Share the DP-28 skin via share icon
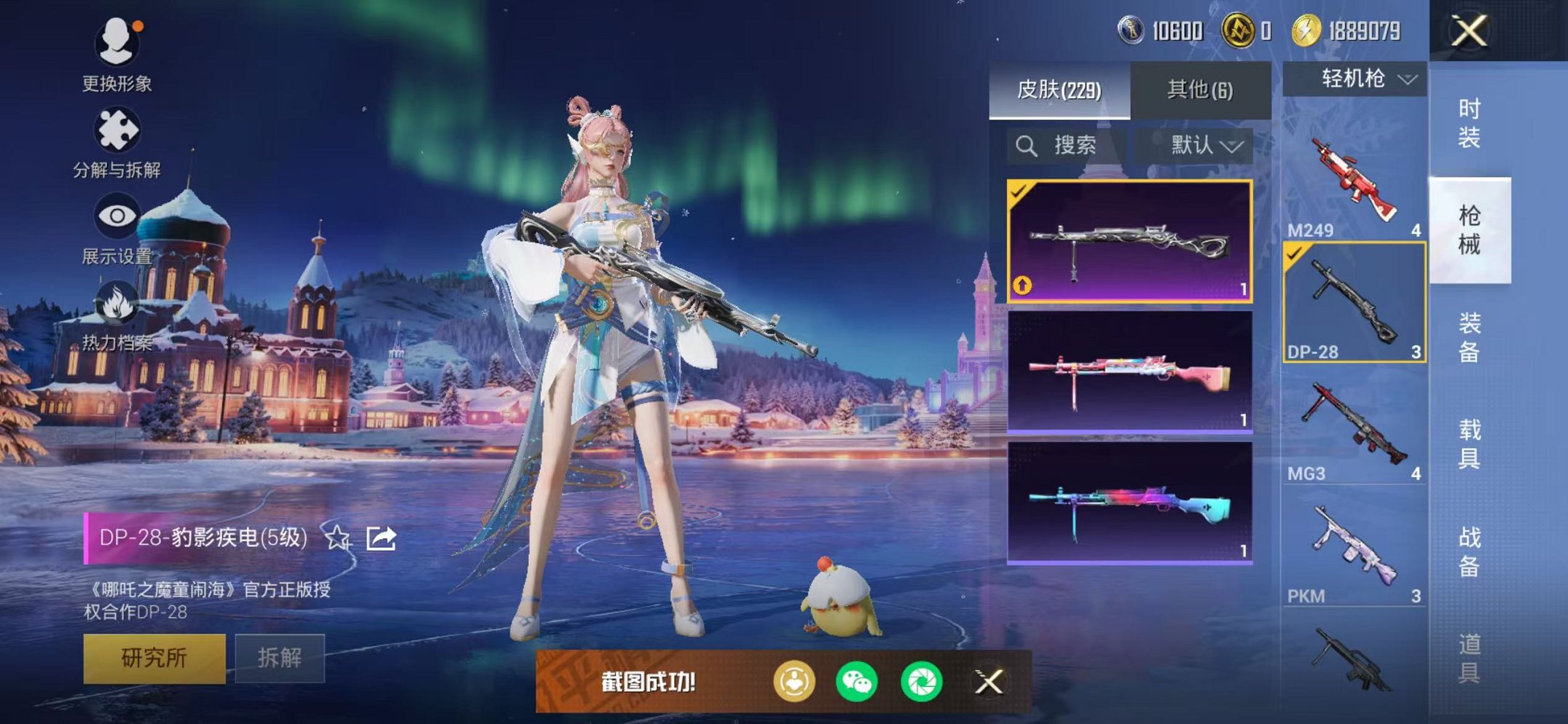The image size is (1568, 724). coord(382,540)
